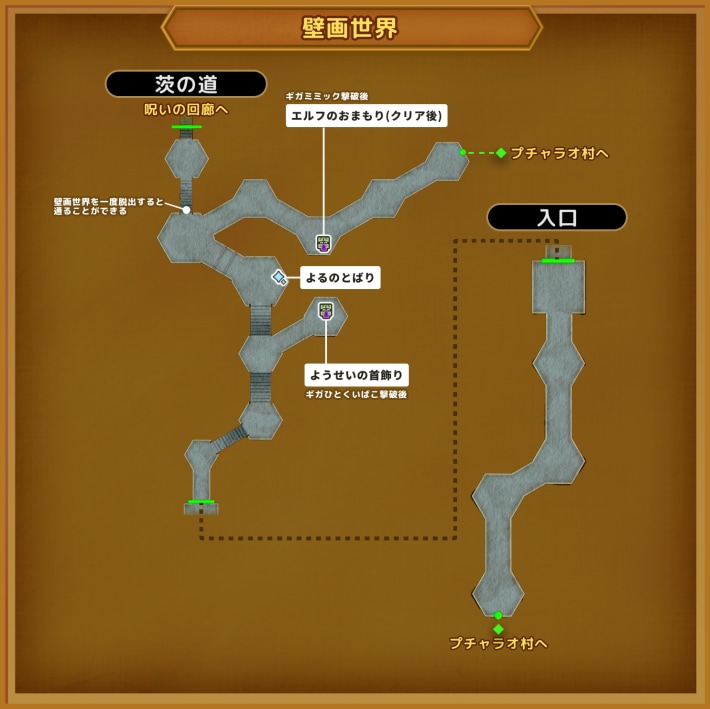
Task: Click the よるのとばり item label
Action: point(340,278)
